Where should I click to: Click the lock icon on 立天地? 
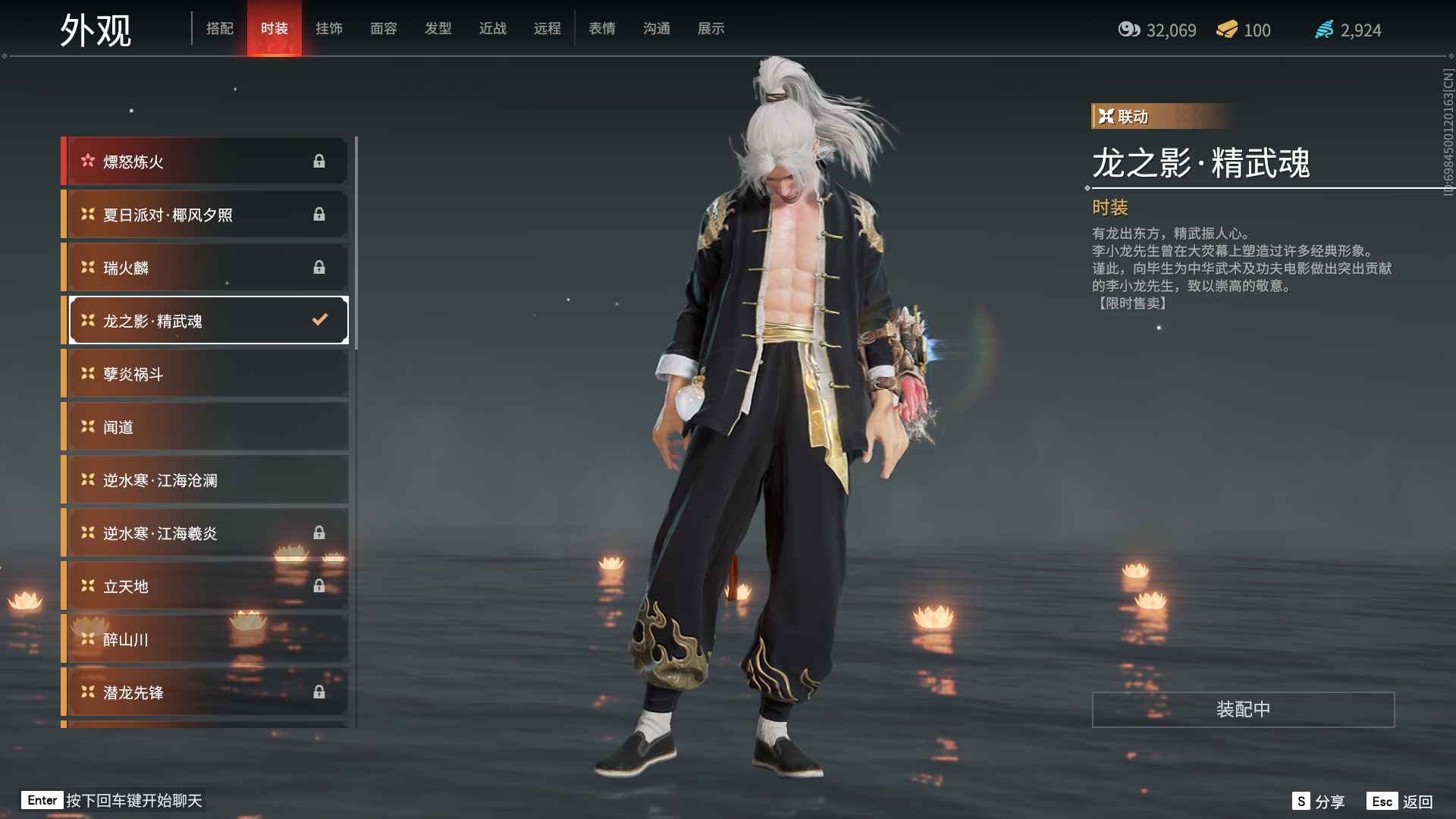pos(319,585)
